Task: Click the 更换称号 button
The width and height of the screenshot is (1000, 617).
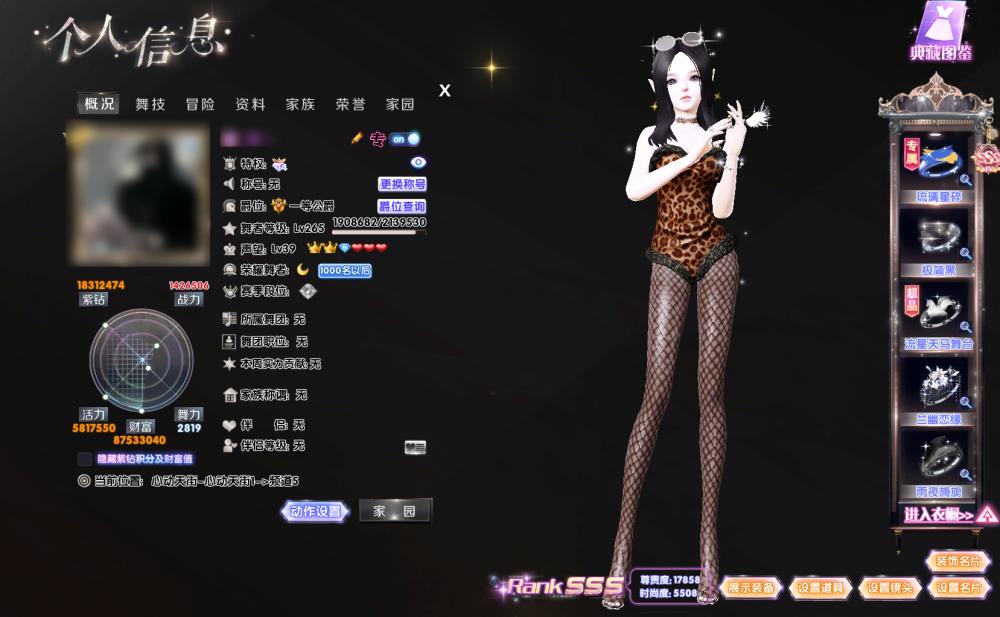Action: click(x=402, y=184)
